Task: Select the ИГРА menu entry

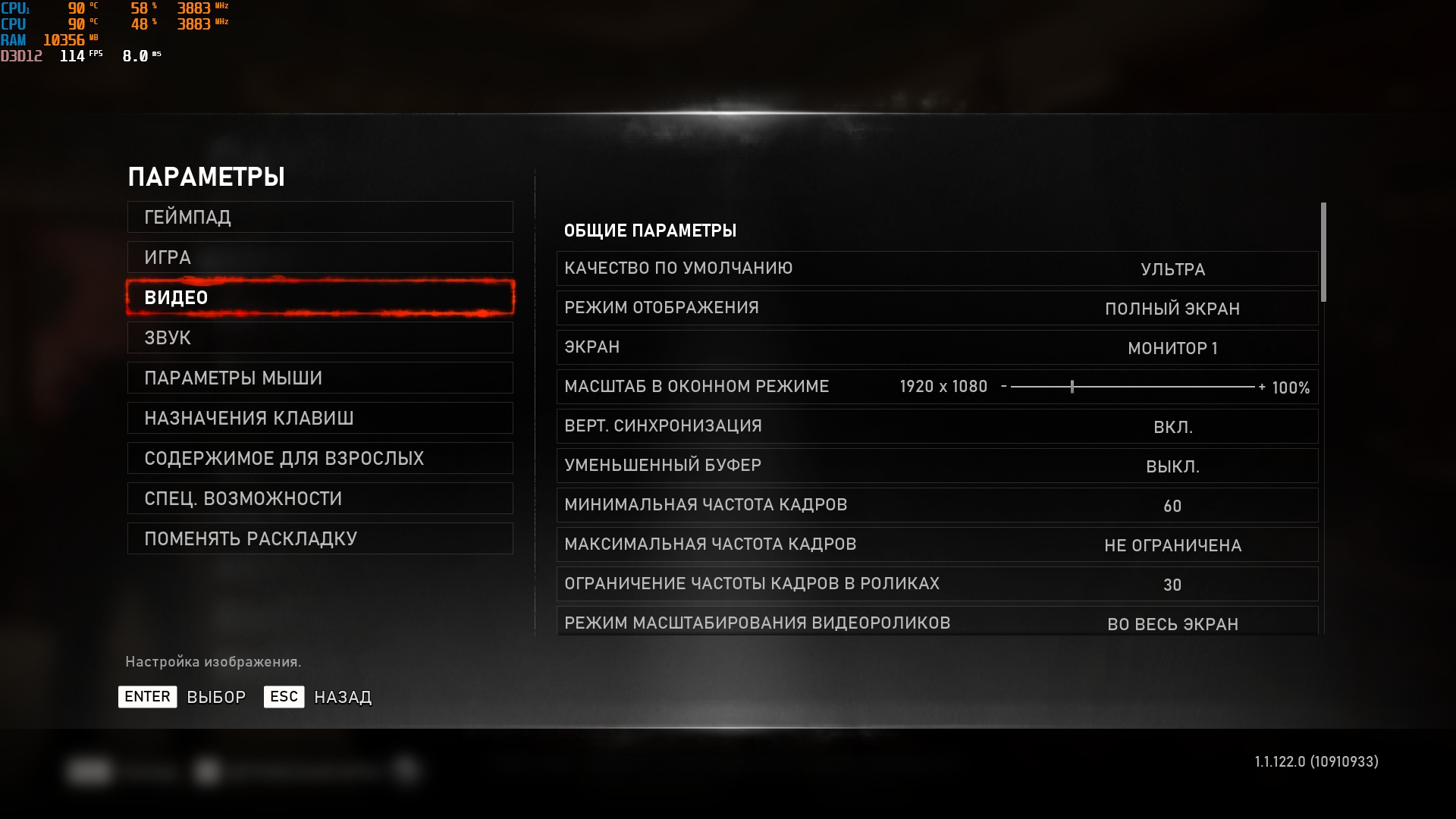Action: 320,258
